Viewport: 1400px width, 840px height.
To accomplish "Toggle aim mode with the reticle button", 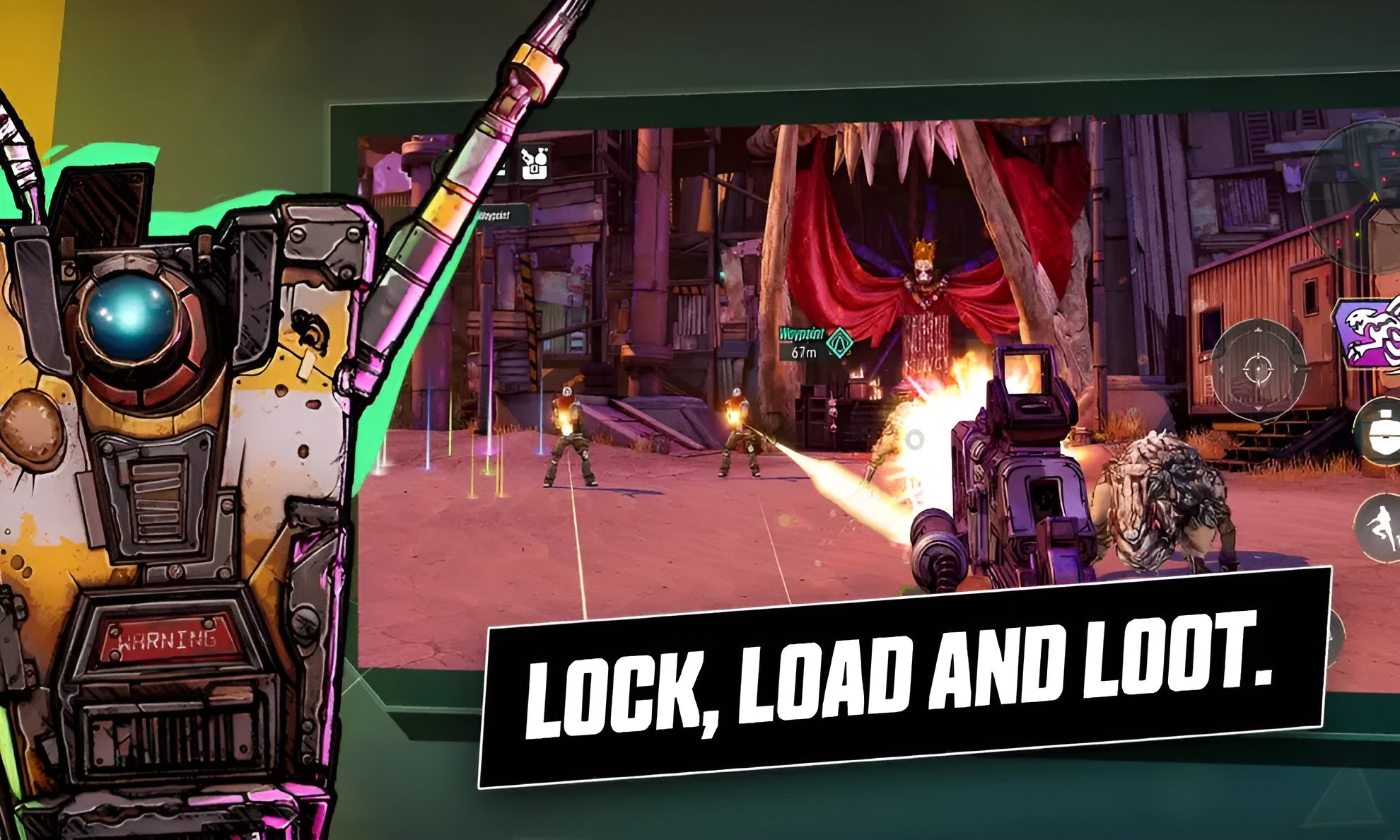I will [1258, 369].
